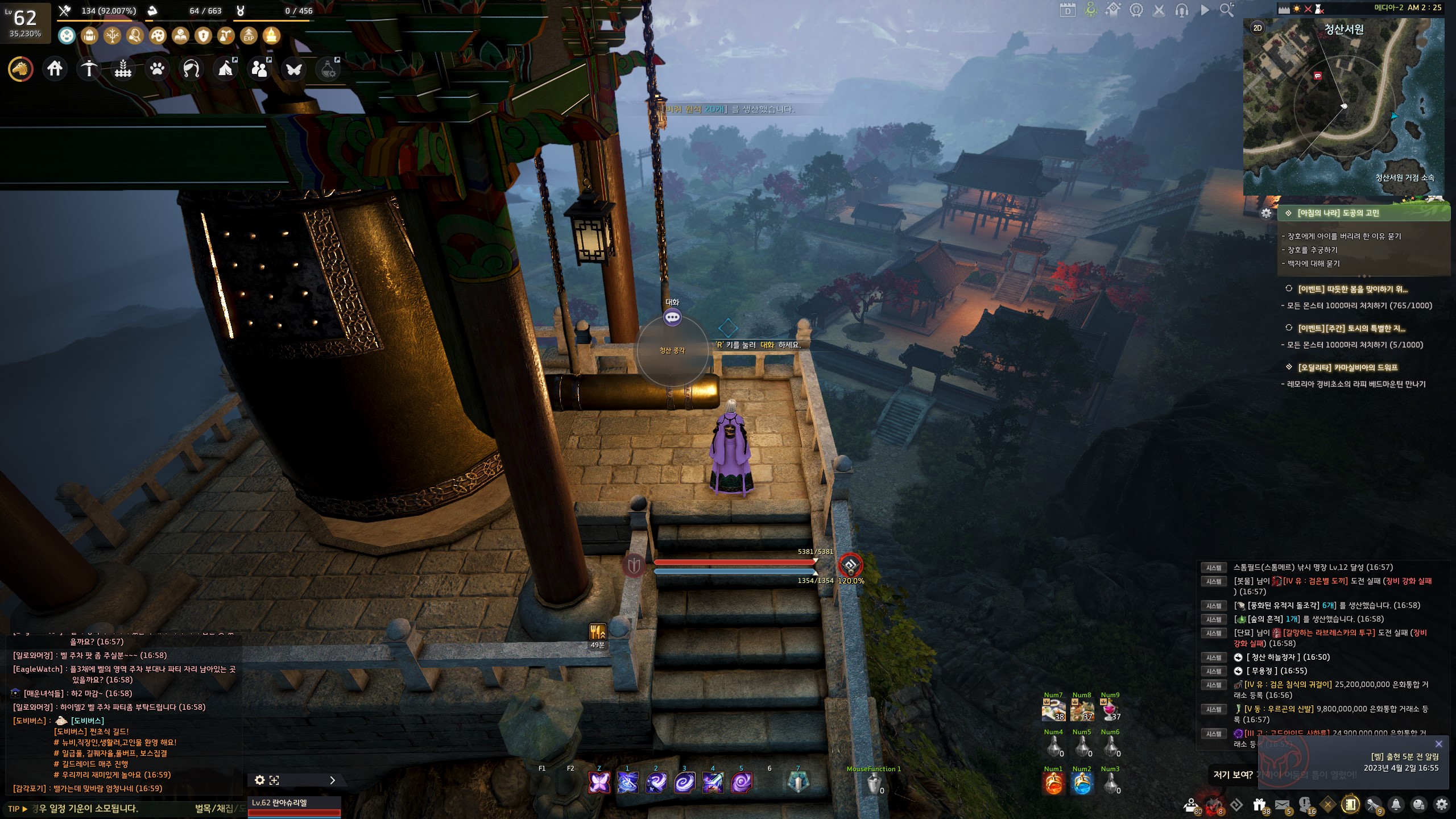1456x819 pixels.
Task: Use the blue potion in Num2 slot
Action: [1081, 784]
